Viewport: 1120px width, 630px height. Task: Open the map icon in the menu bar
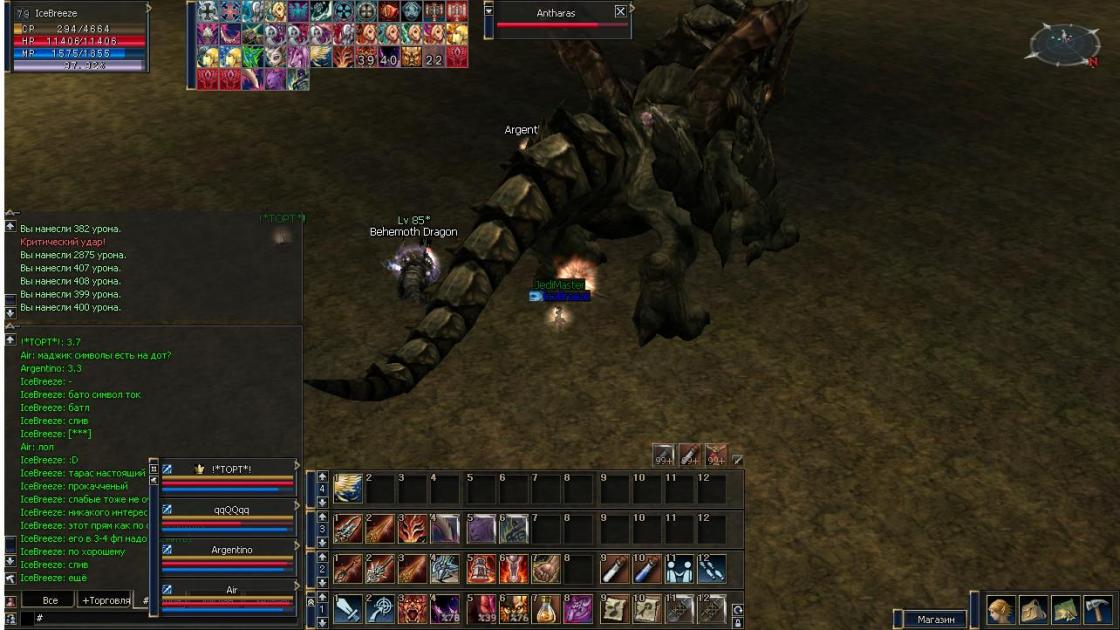pos(1065,610)
